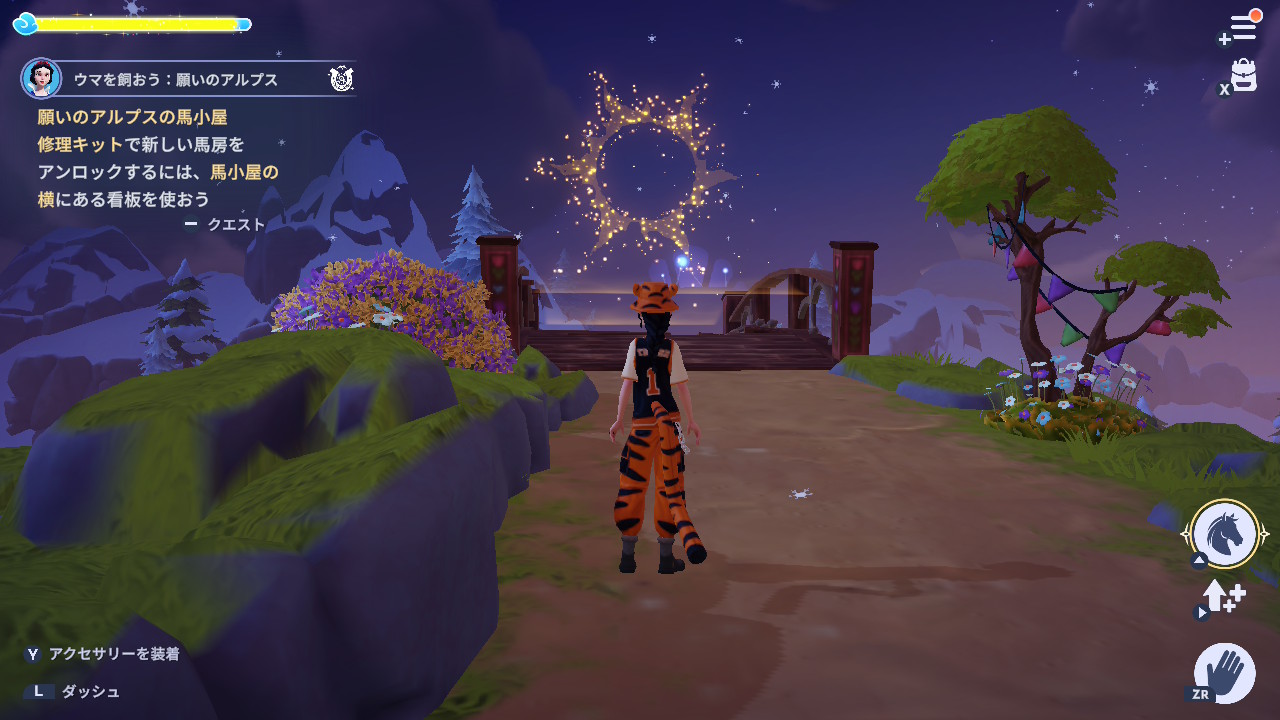The height and width of the screenshot is (720, 1280).
Task: Open the horse quest tracker title
Action: pyautogui.click(x=176, y=79)
